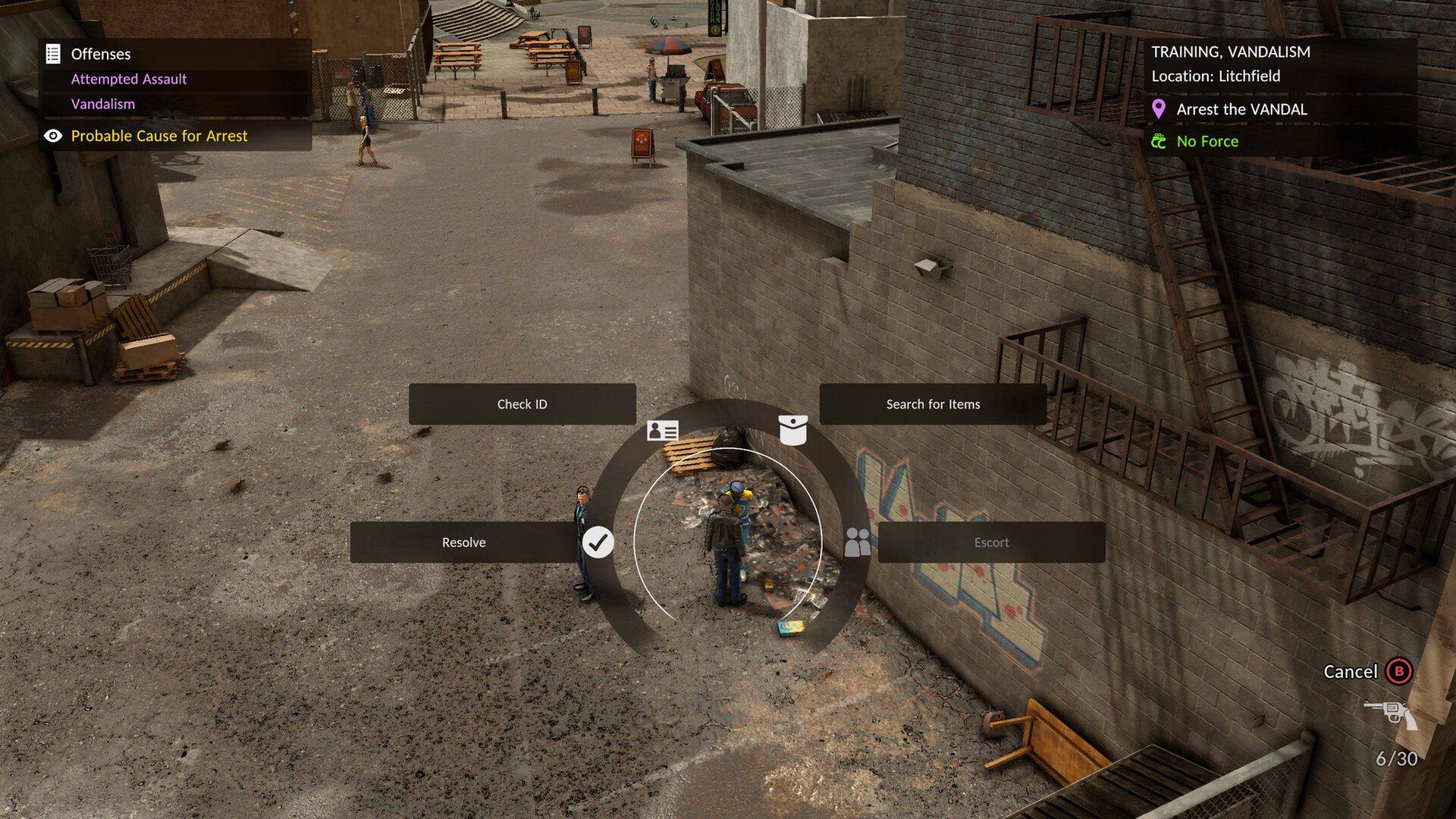Click the Arrest the VANDAL objective text

pos(1242,109)
